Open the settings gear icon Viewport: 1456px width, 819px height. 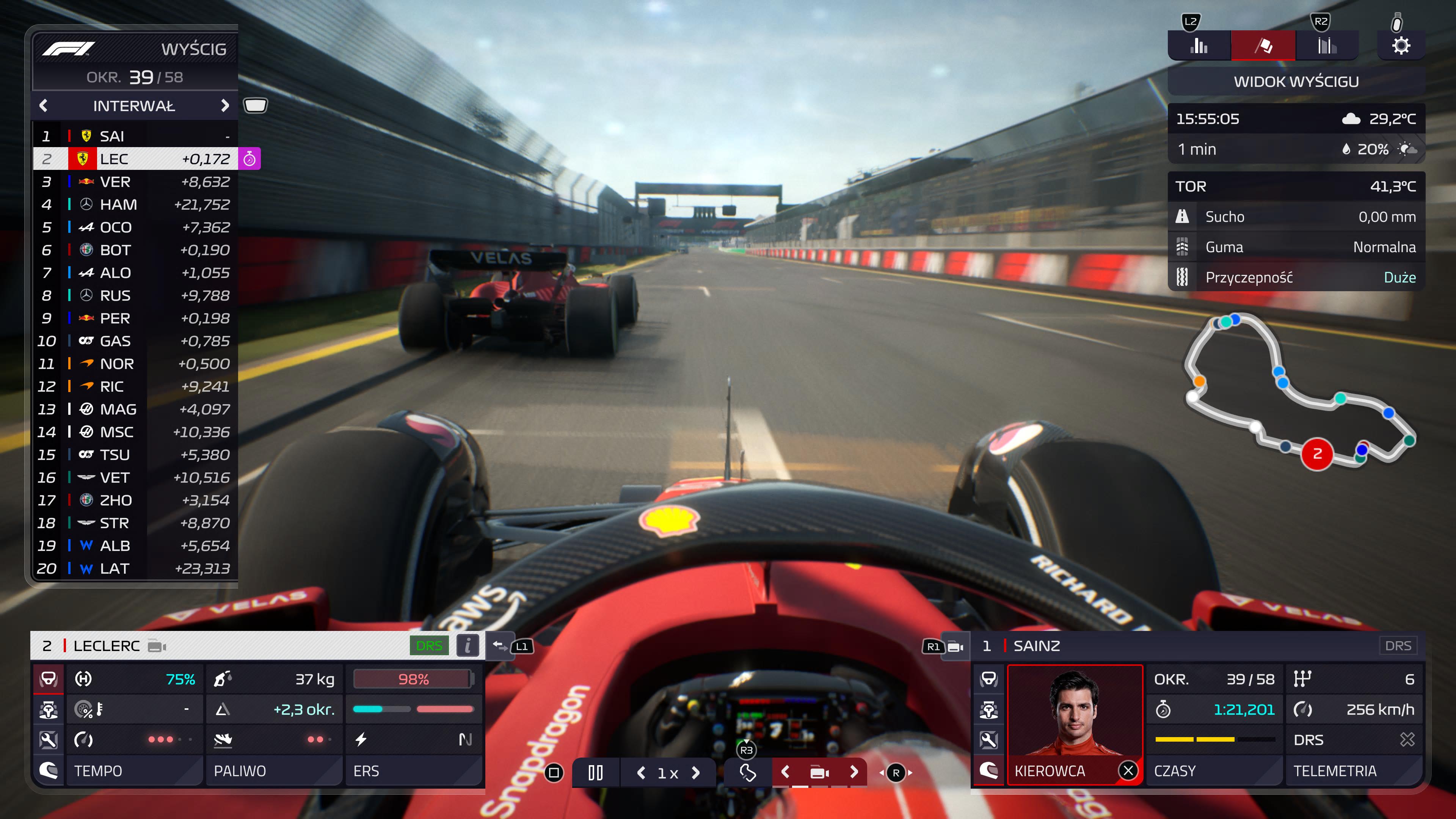1401,45
